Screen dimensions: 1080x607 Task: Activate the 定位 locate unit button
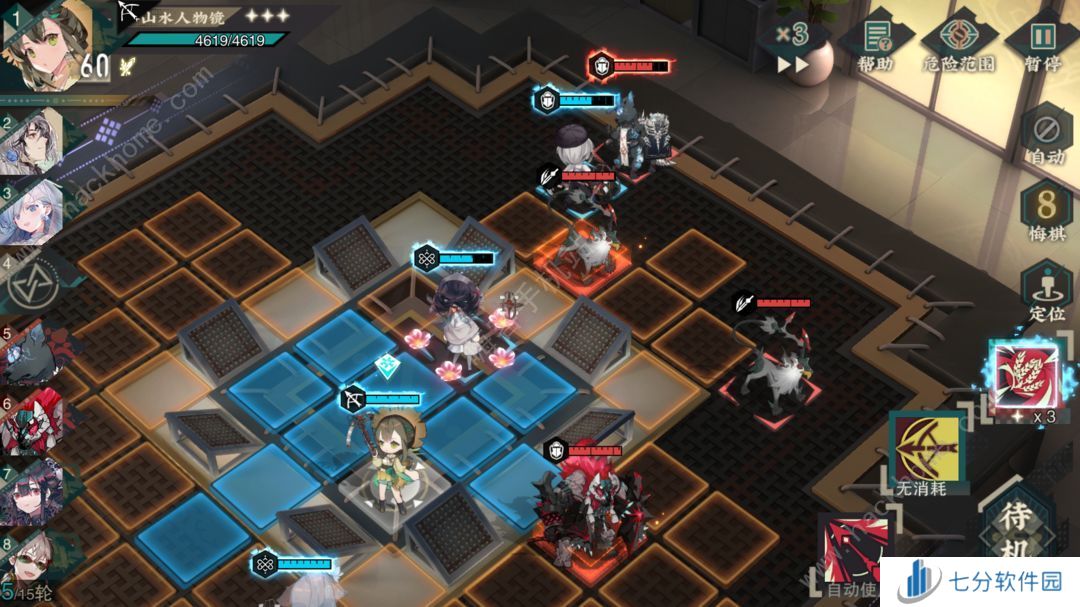(1045, 293)
